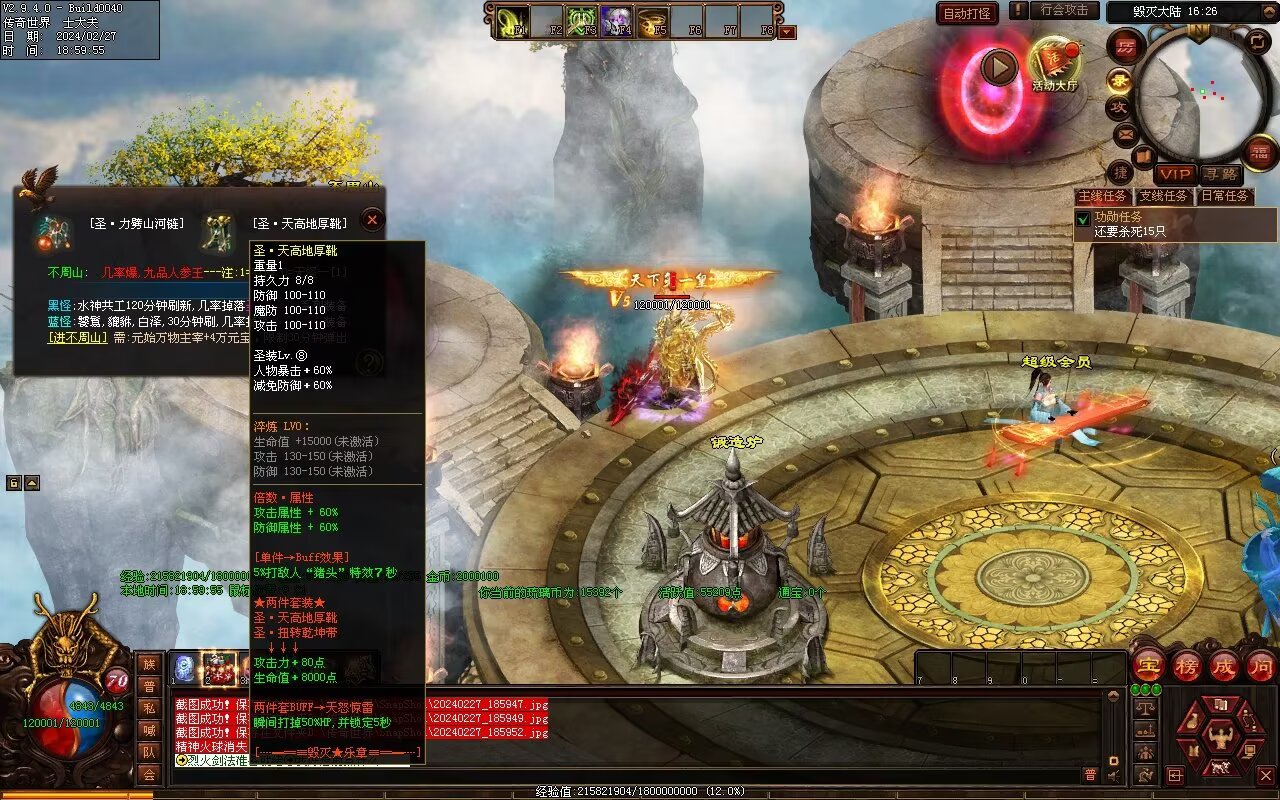Close the item info panel
Image resolution: width=1280 pixels, height=800 pixels.
371,220
